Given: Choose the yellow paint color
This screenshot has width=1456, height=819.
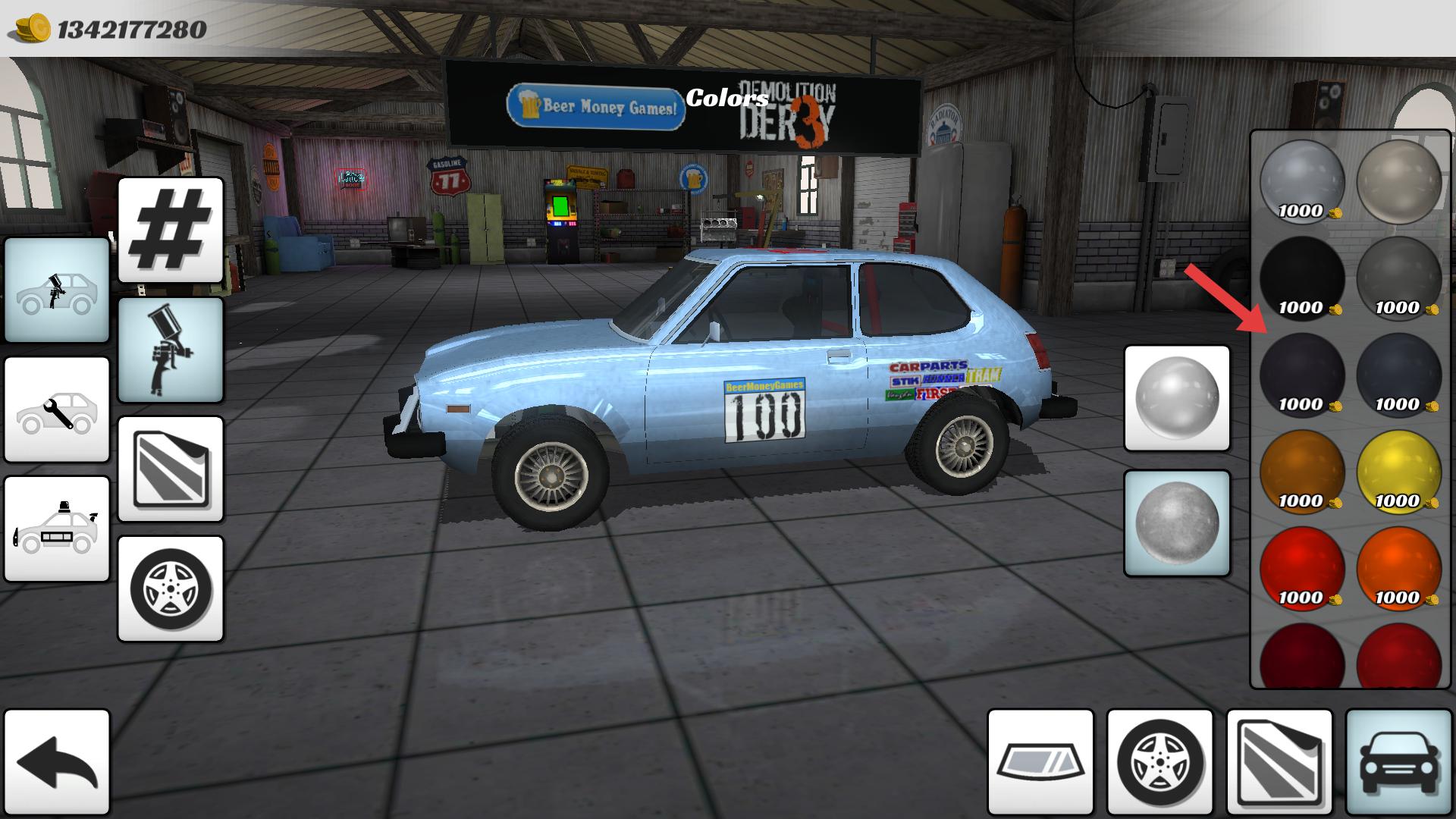Looking at the screenshot, I should pos(1398,472).
